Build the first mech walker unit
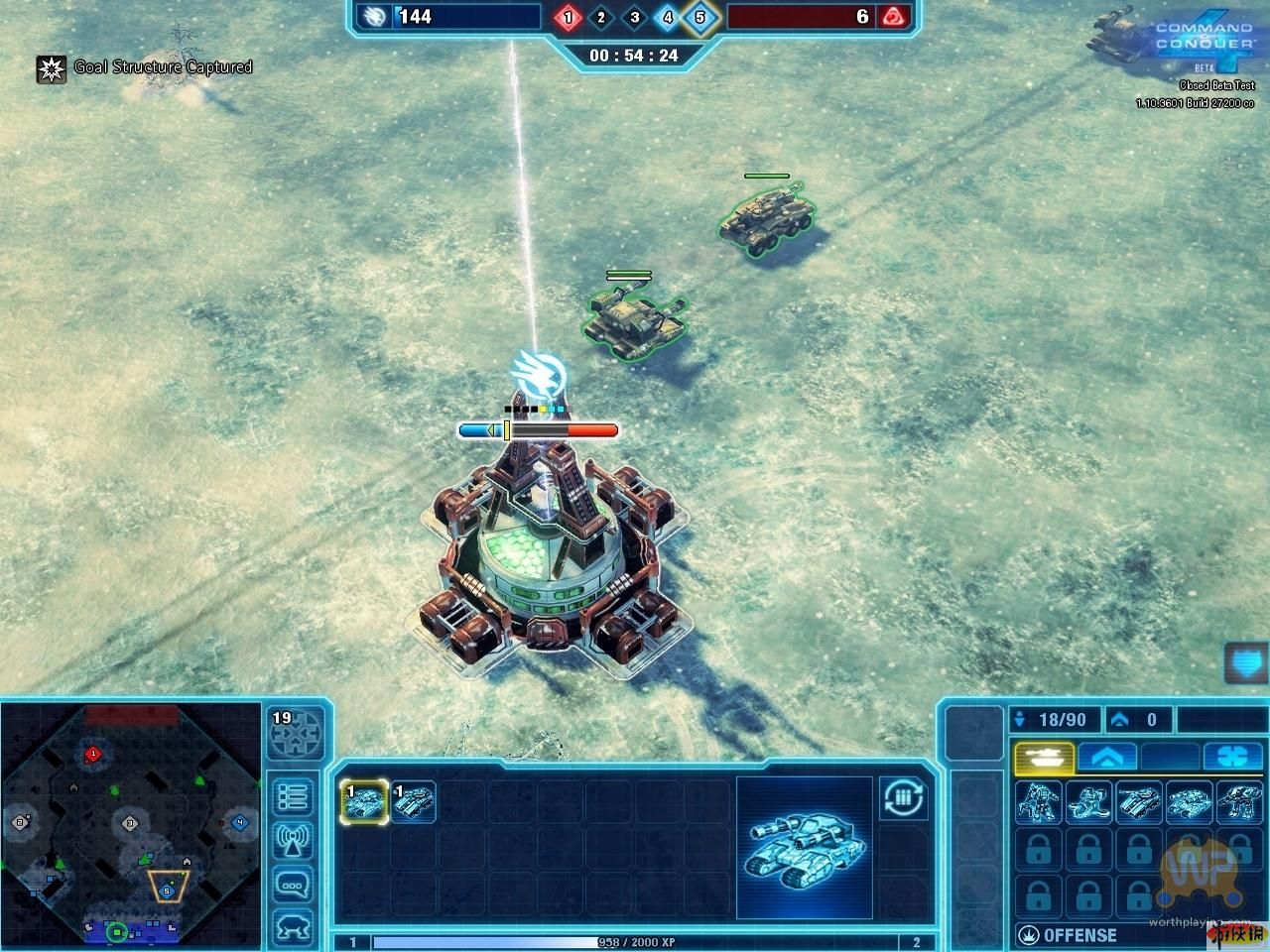The image size is (1270, 952). (x=1038, y=802)
